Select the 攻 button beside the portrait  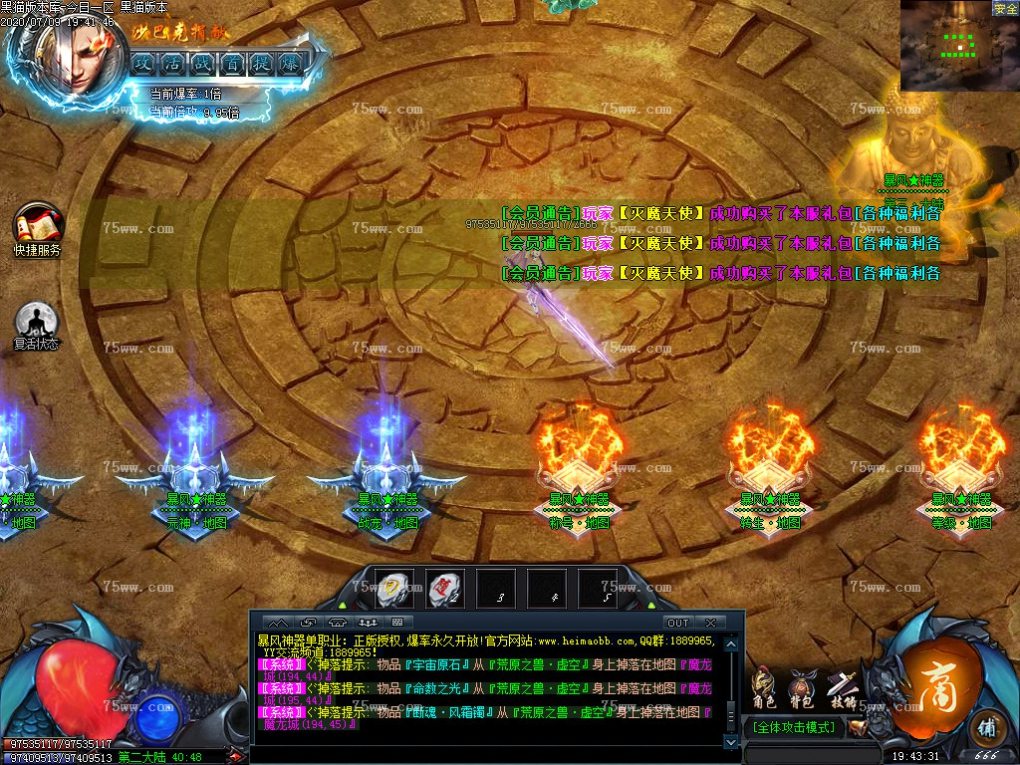tap(145, 62)
